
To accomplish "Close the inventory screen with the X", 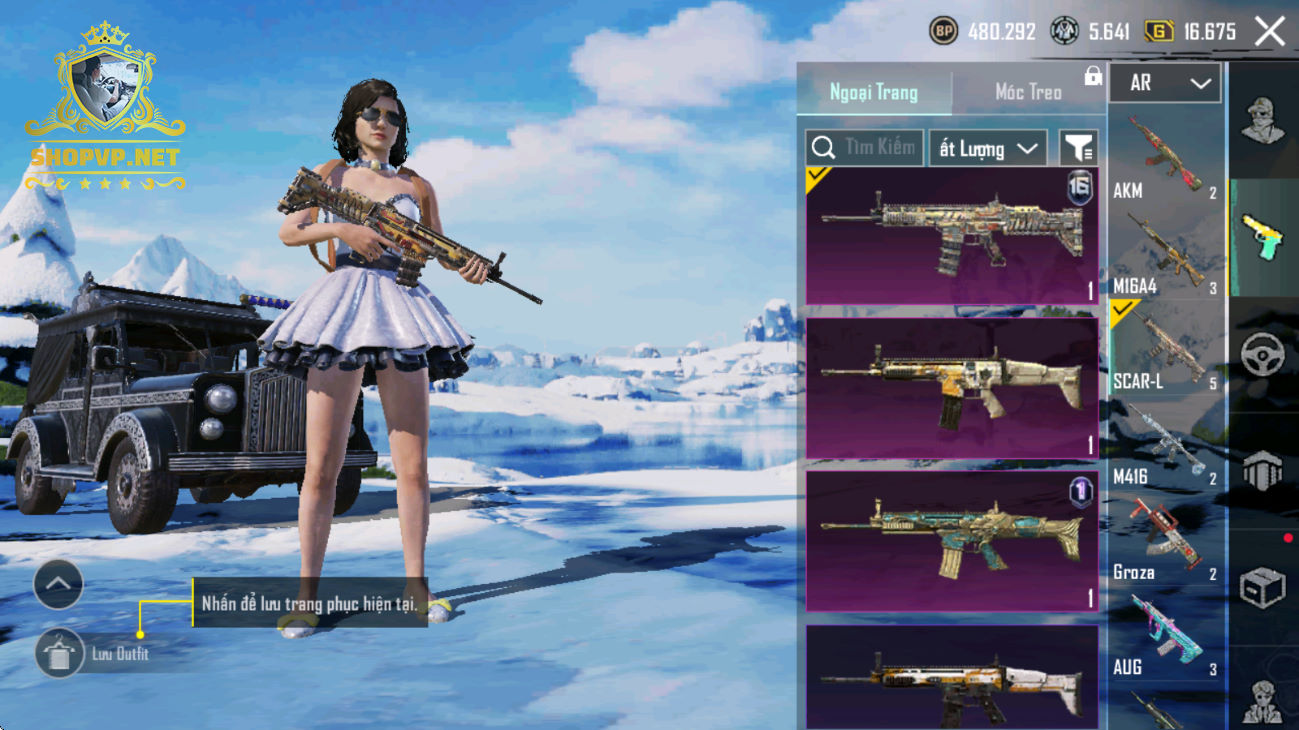I will click(1270, 32).
